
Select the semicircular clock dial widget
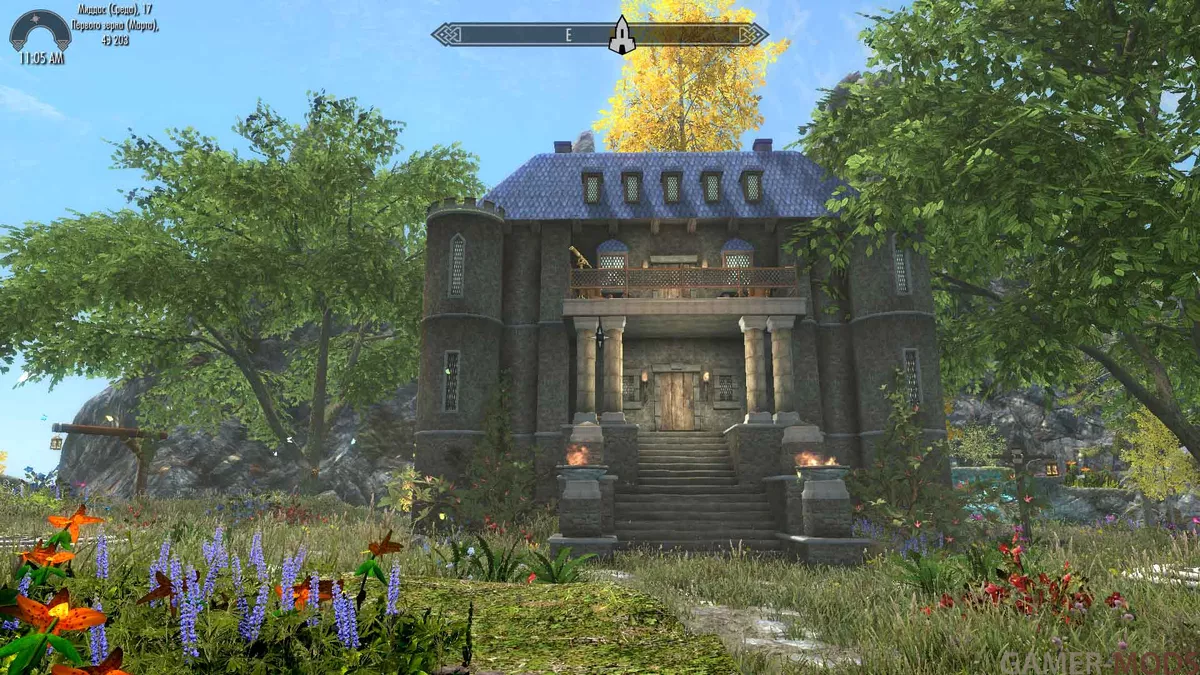40,30
